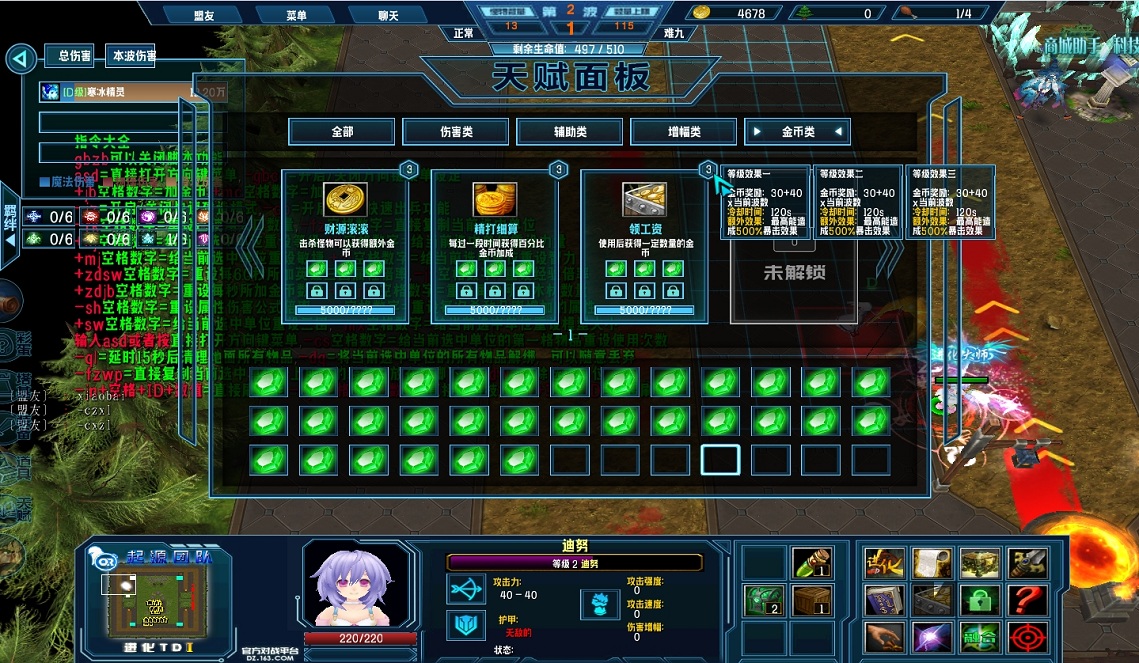Open the 聊天 (Chat) button

pyautogui.click(x=388, y=15)
